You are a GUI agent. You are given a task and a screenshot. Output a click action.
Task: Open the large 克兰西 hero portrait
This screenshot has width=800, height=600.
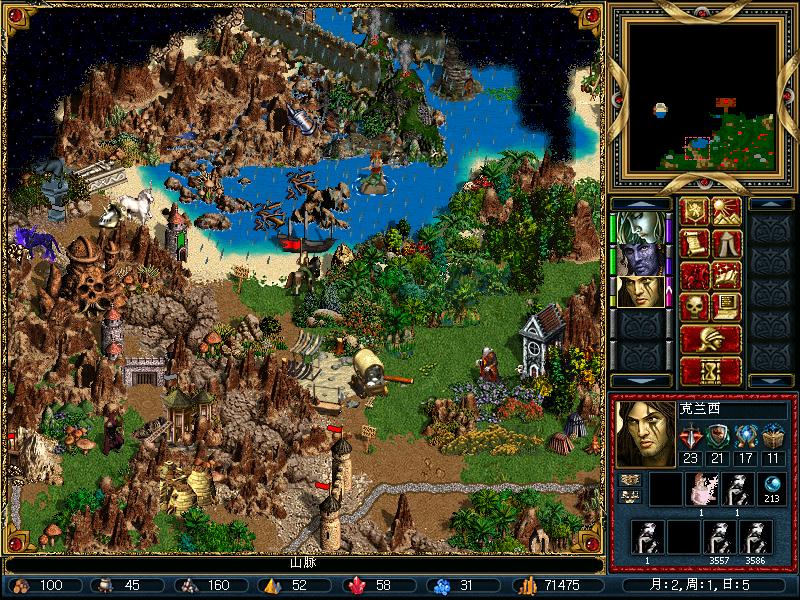[x=643, y=434]
